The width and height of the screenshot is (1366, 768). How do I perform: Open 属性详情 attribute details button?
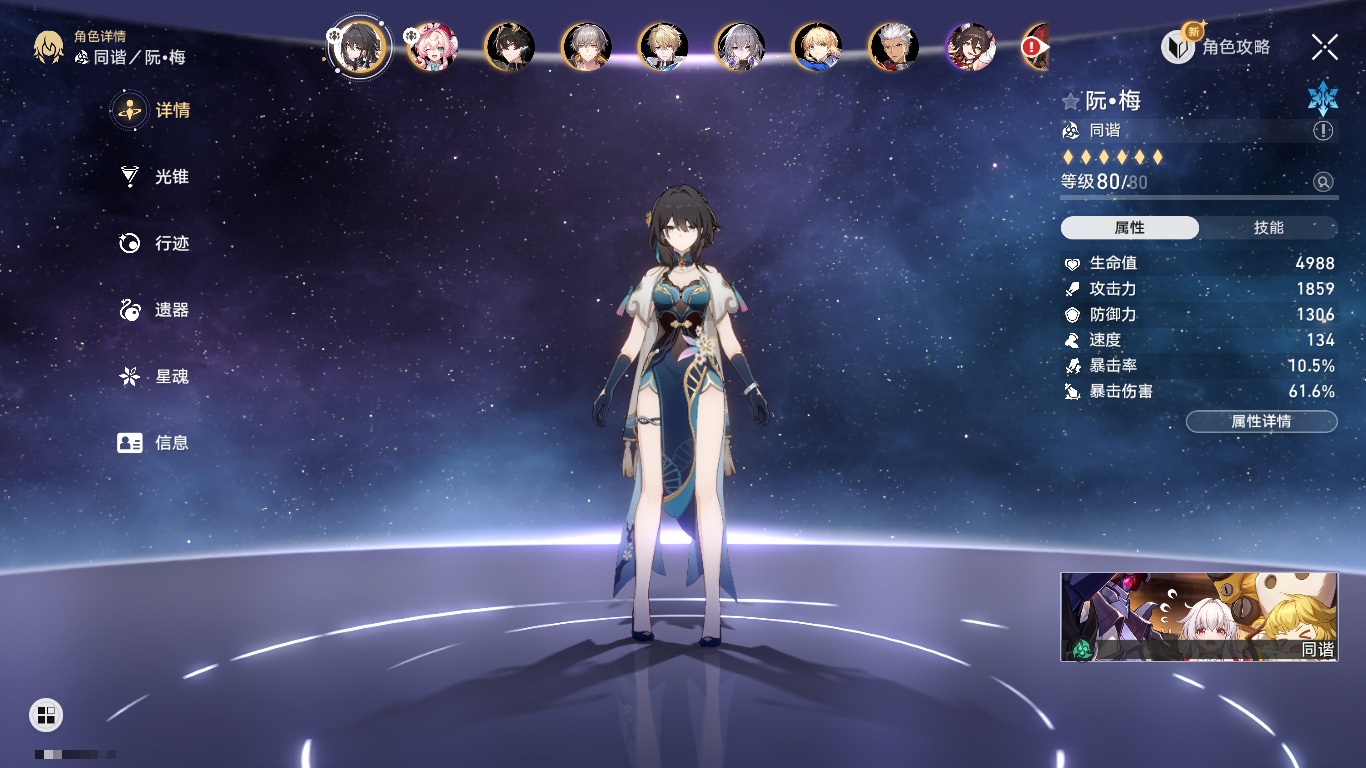(1261, 422)
